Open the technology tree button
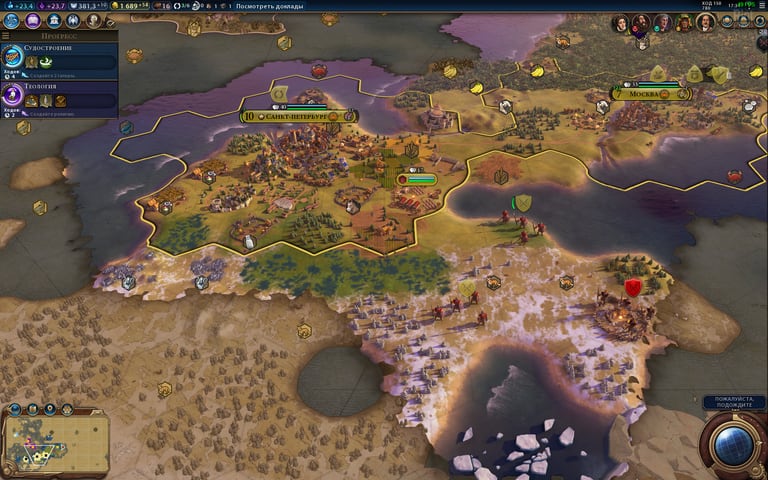The width and height of the screenshot is (768, 480). [x=12, y=20]
